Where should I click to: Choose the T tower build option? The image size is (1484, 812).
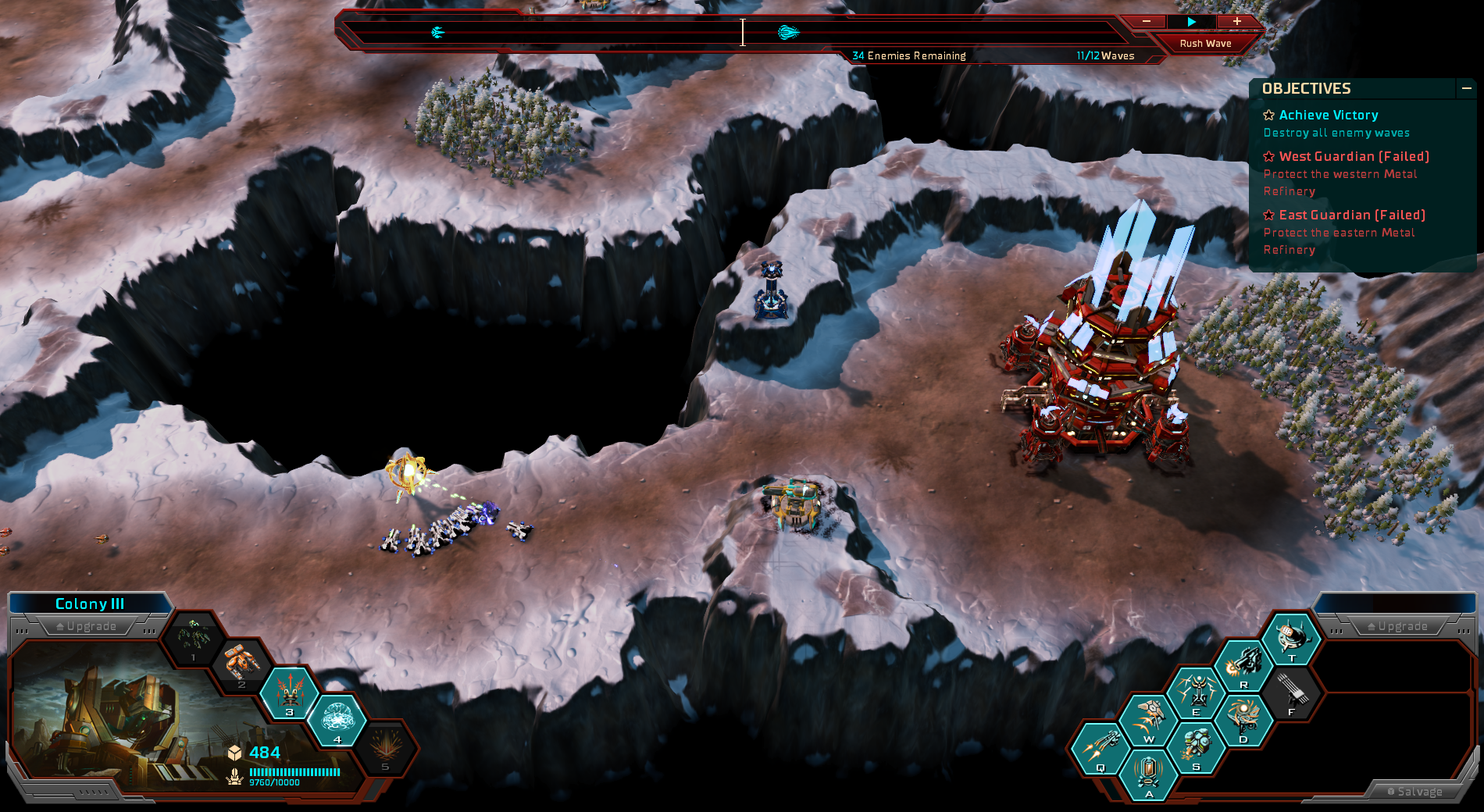1291,638
